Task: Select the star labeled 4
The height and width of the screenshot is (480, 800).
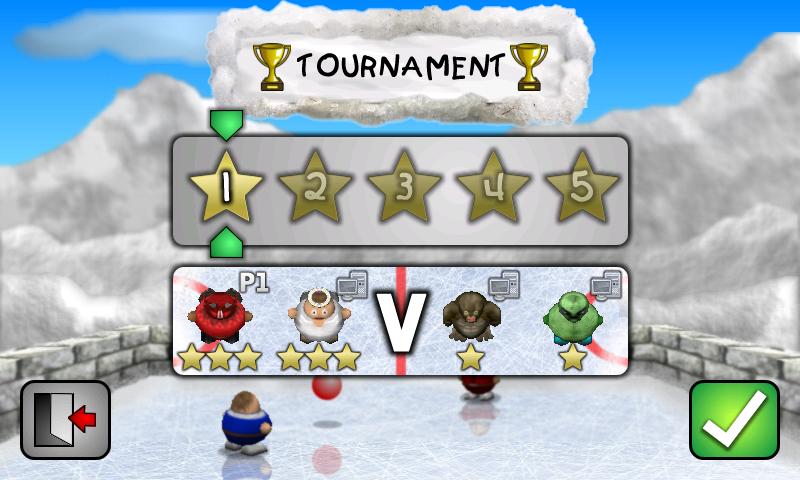Action: click(493, 187)
